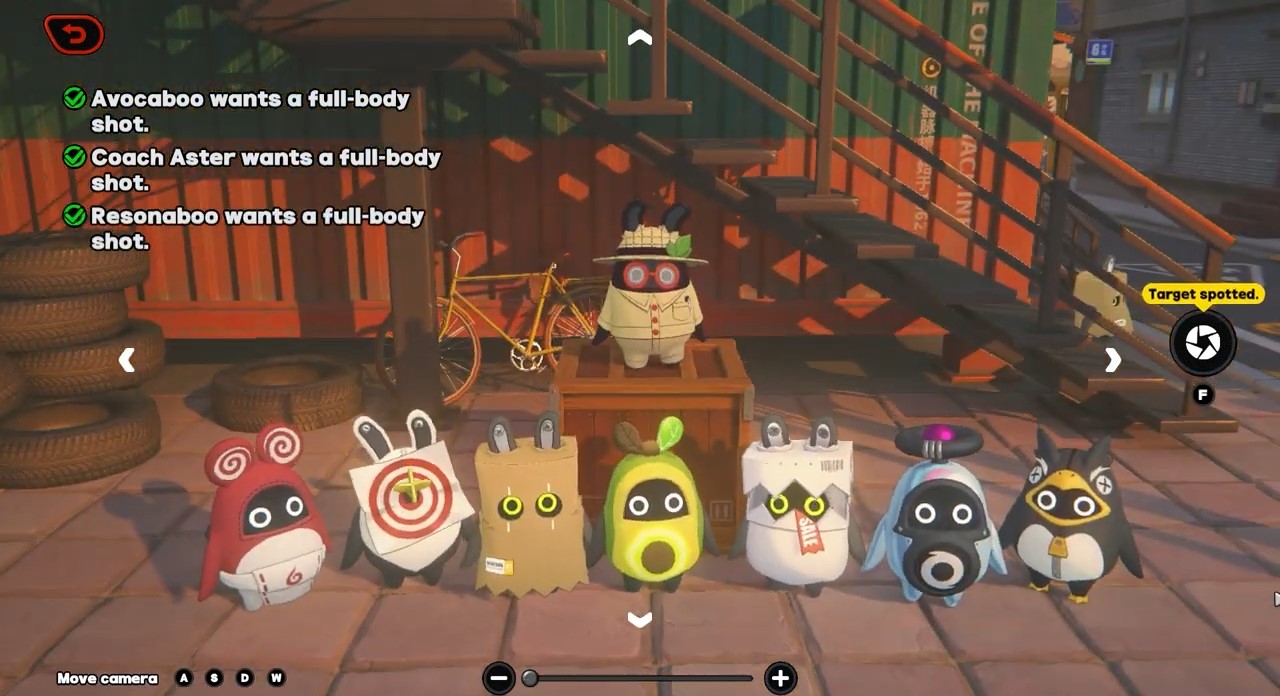Take the photo with the shutter button
The height and width of the screenshot is (696, 1280).
[1203, 343]
